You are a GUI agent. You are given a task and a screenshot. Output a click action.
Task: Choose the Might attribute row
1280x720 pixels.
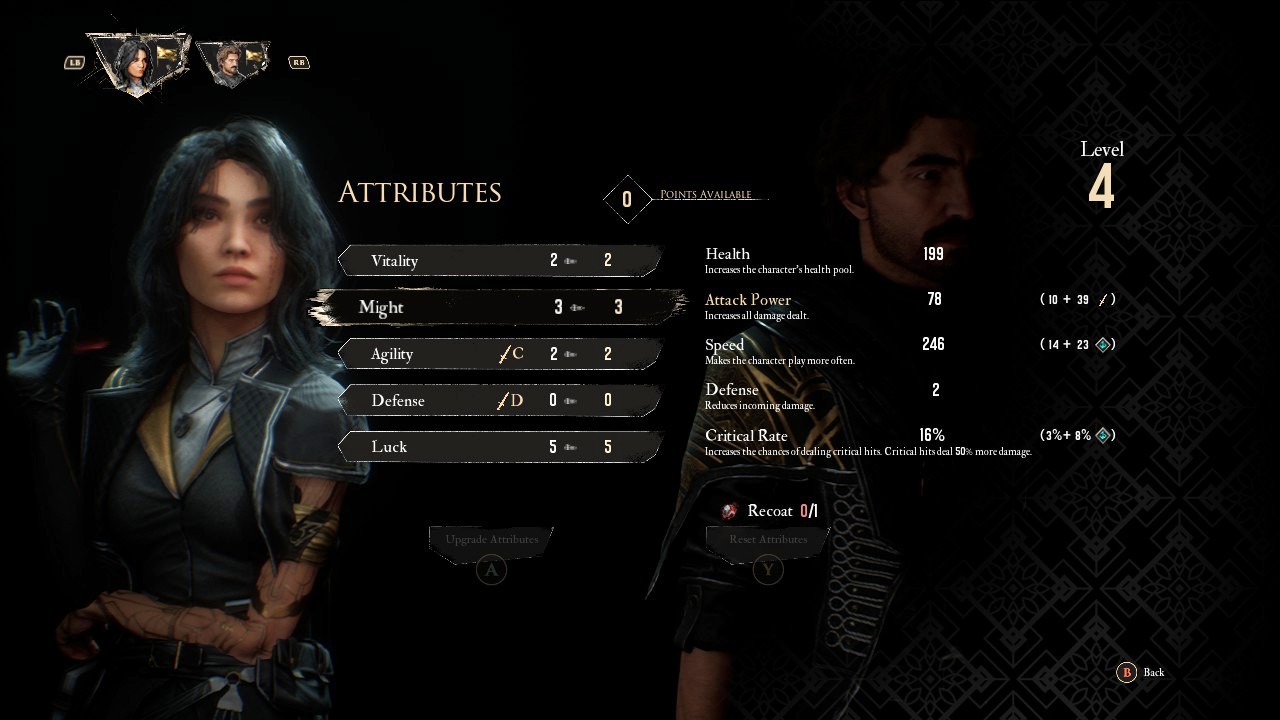[x=500, y=307]
